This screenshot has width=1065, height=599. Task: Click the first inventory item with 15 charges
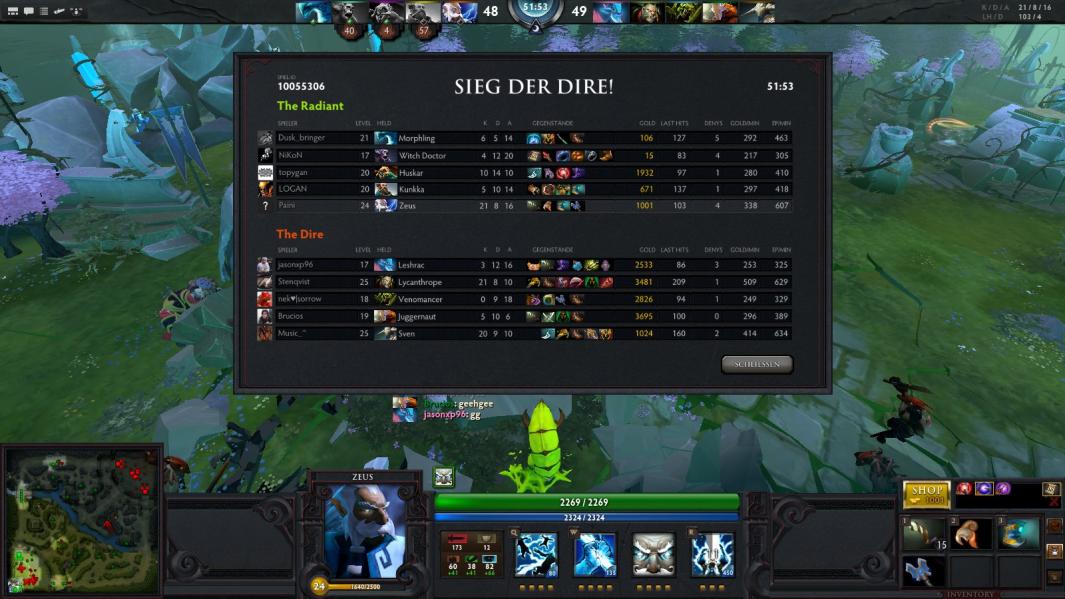[925, 535]
